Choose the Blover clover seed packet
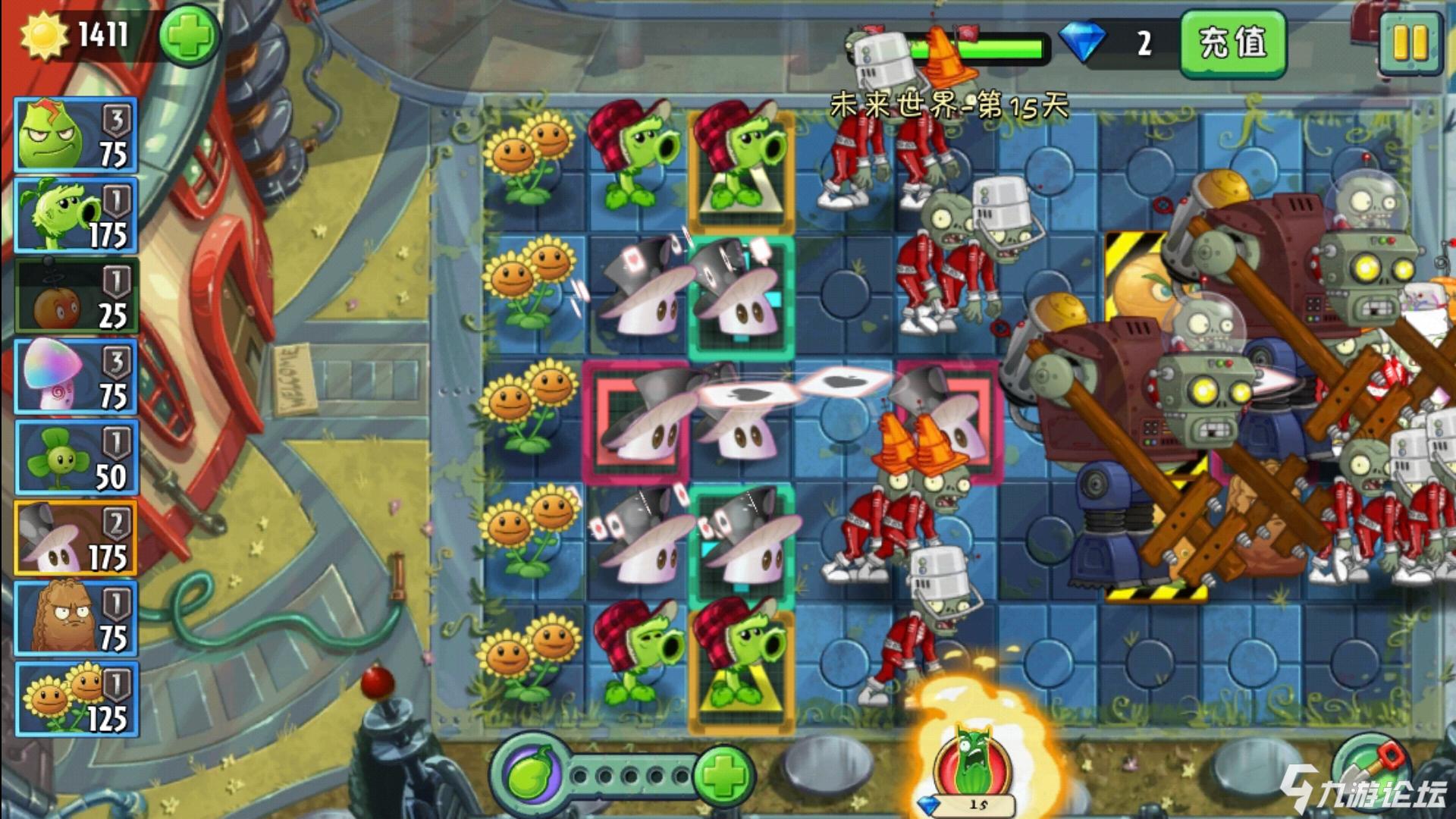1456x819 pixels. [76, 458]
